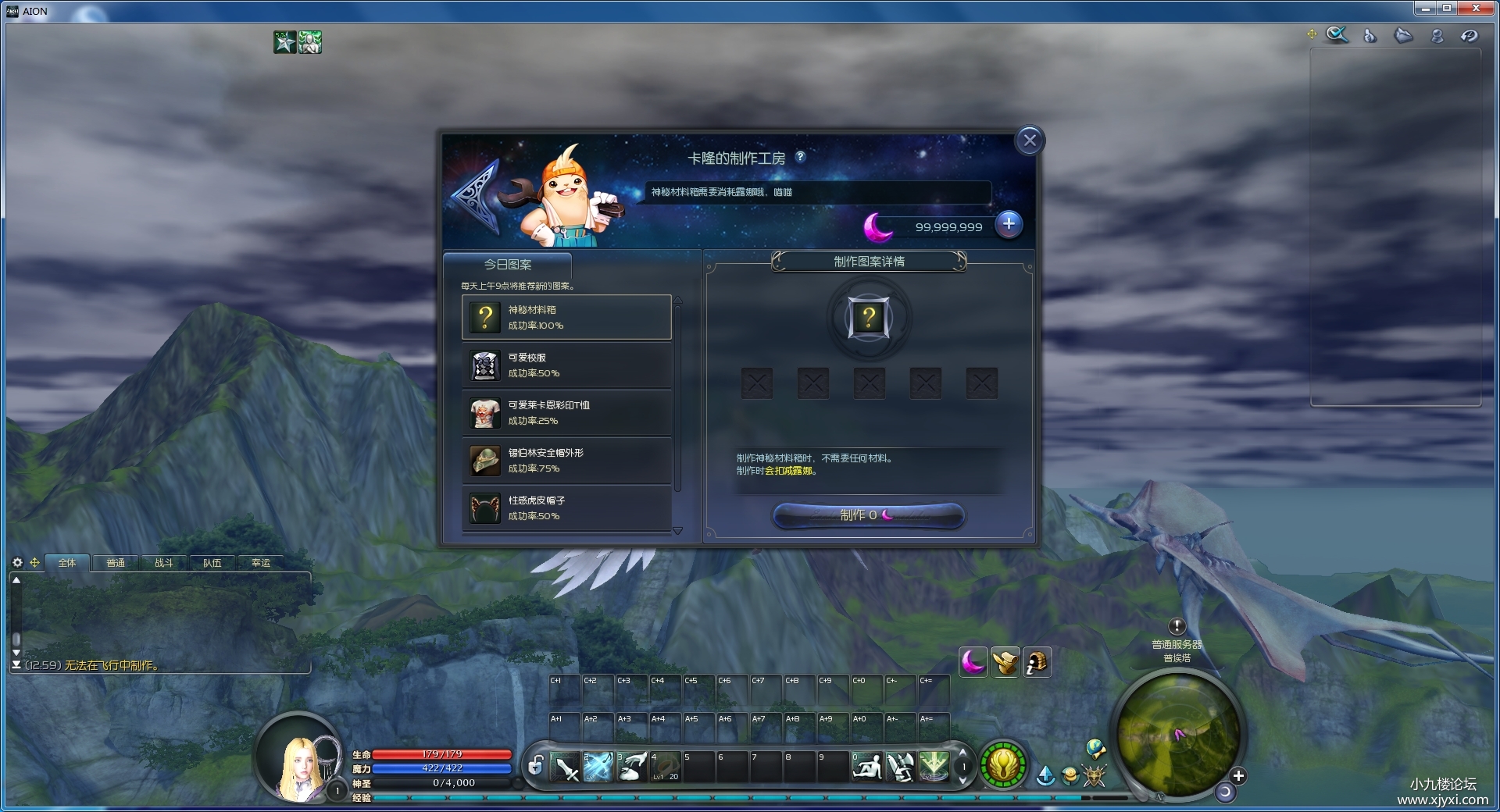Switch to the 今日图案 tab
1500x812 pixels.
(508, 265)
